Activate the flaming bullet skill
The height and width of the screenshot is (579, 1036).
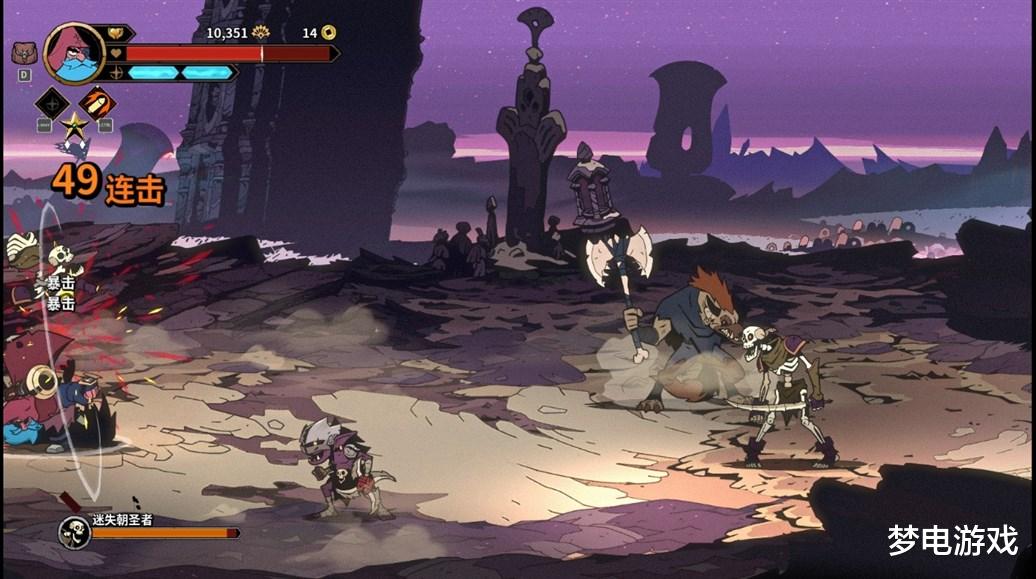(97, 103)
